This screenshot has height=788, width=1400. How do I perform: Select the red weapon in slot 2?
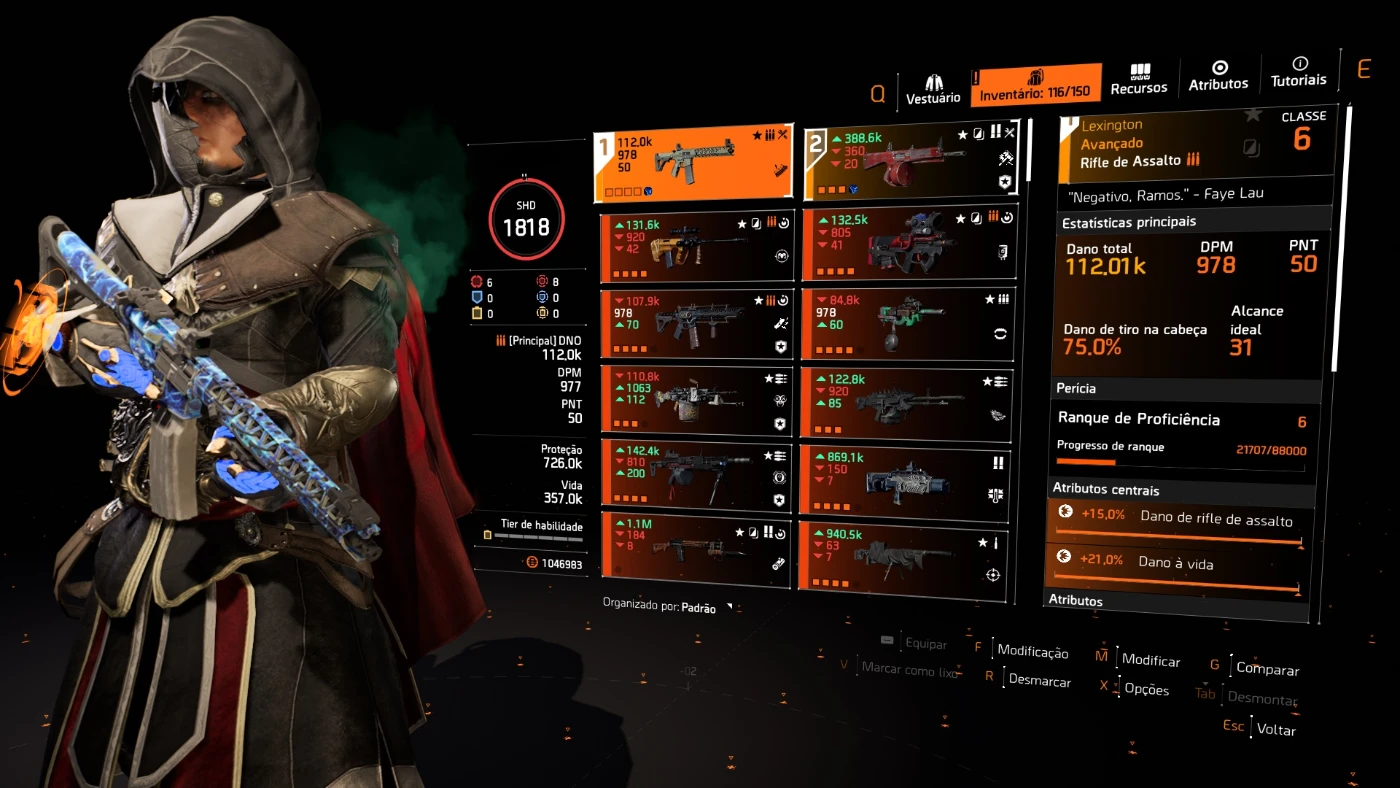click(909, 162)
